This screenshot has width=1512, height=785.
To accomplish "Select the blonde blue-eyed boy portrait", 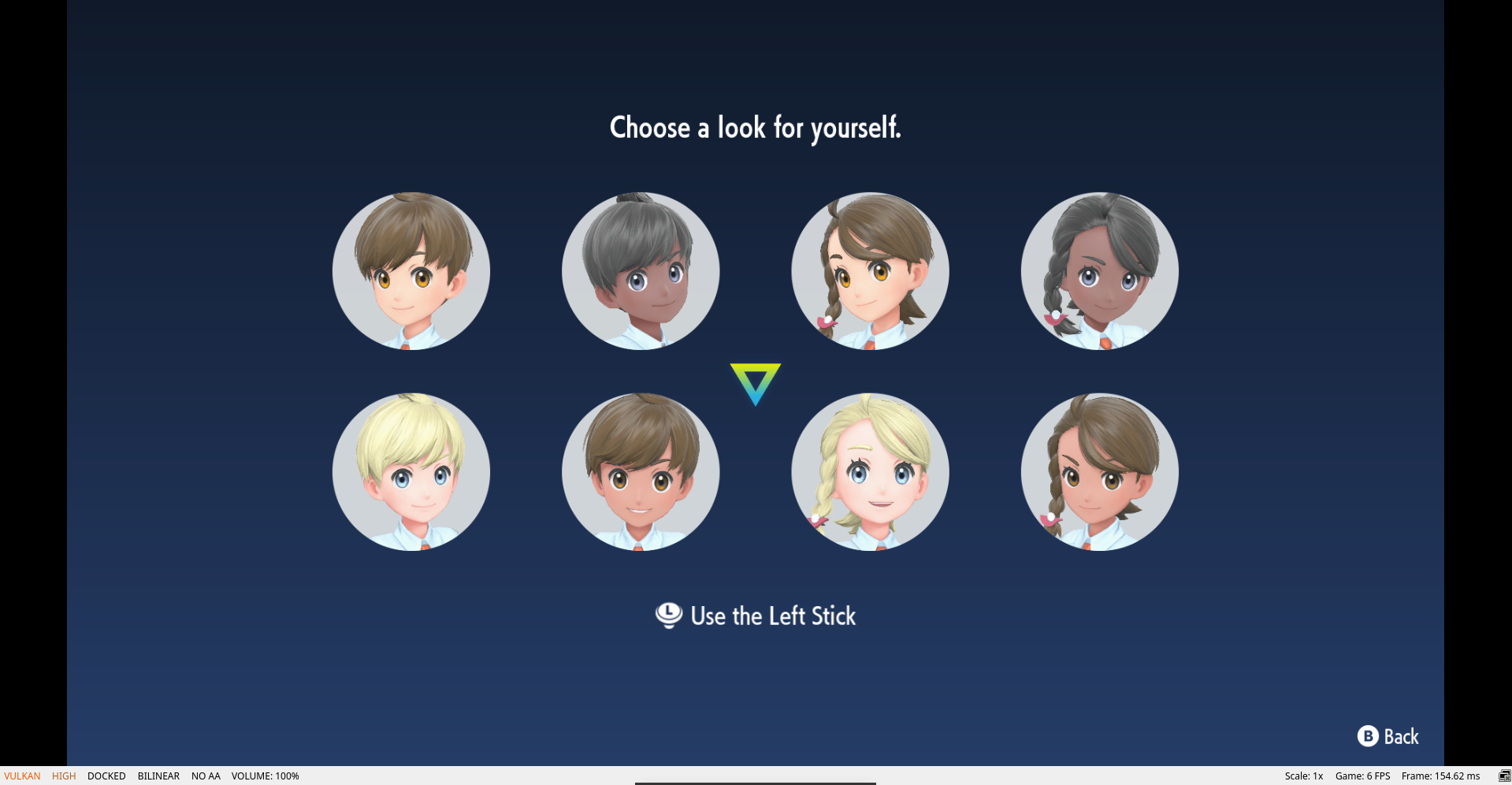I will 411,471.
